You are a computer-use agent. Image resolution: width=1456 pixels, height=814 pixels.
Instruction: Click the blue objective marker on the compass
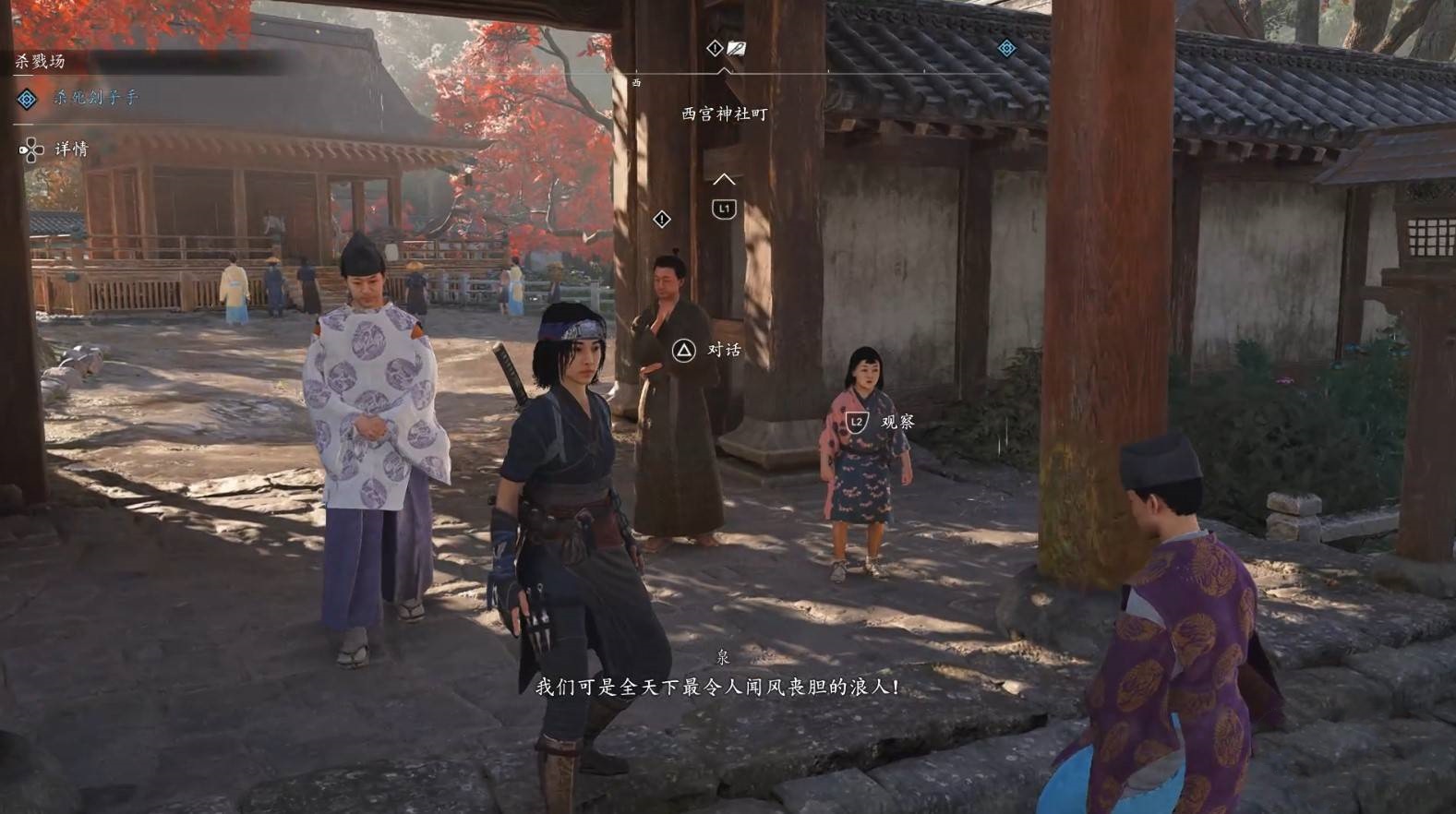(x=1006, y=48)
